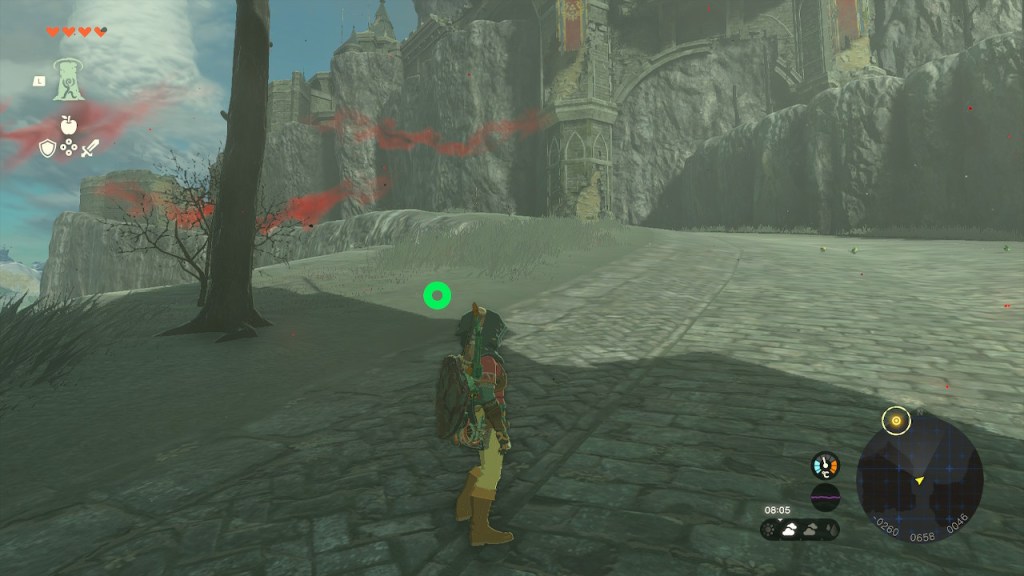Choose the sword weapon shortcut
The image size is (1024, 576).
pyautogui.click(x=90, y=148)
